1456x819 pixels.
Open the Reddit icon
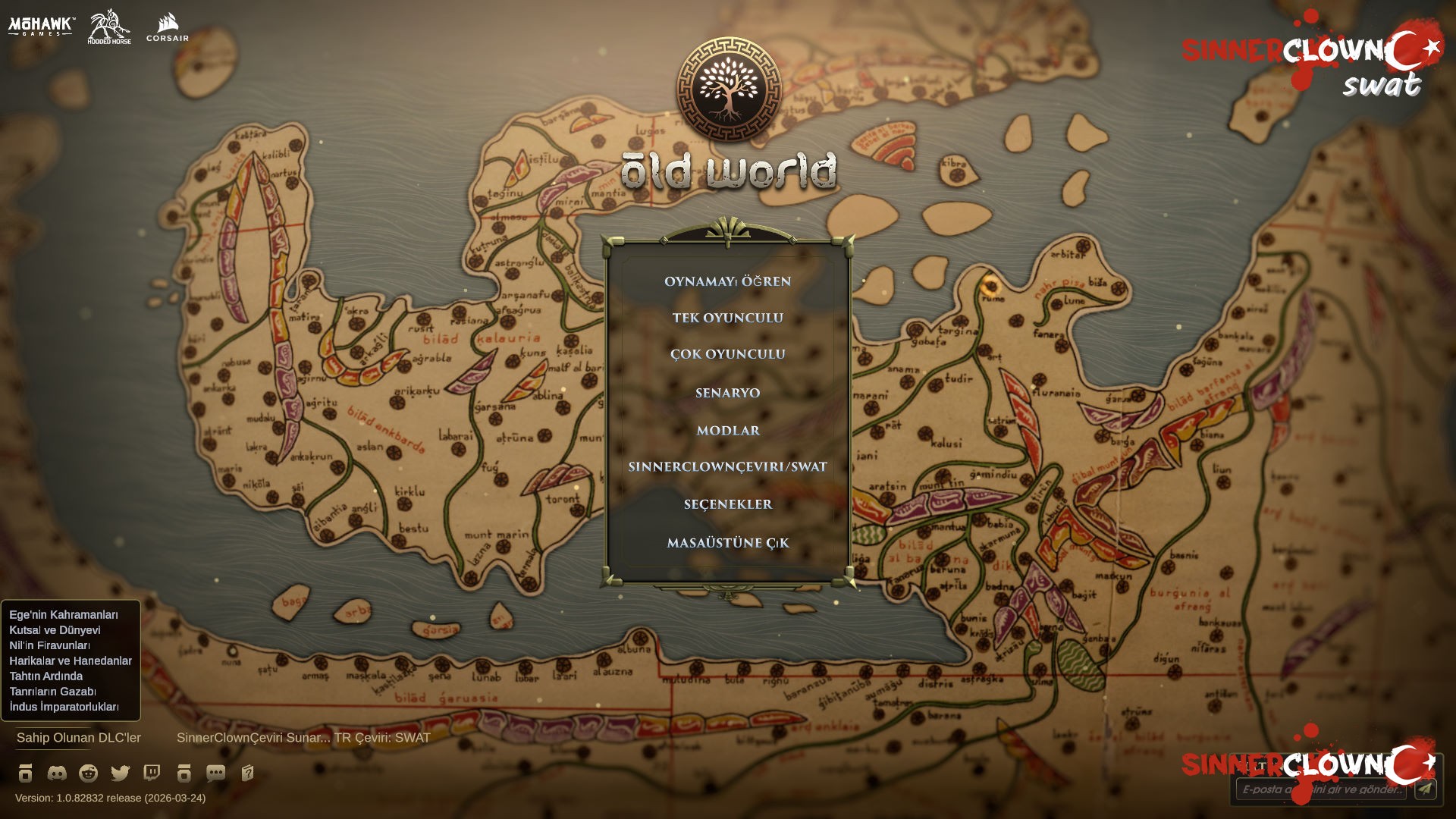point(87,773)
